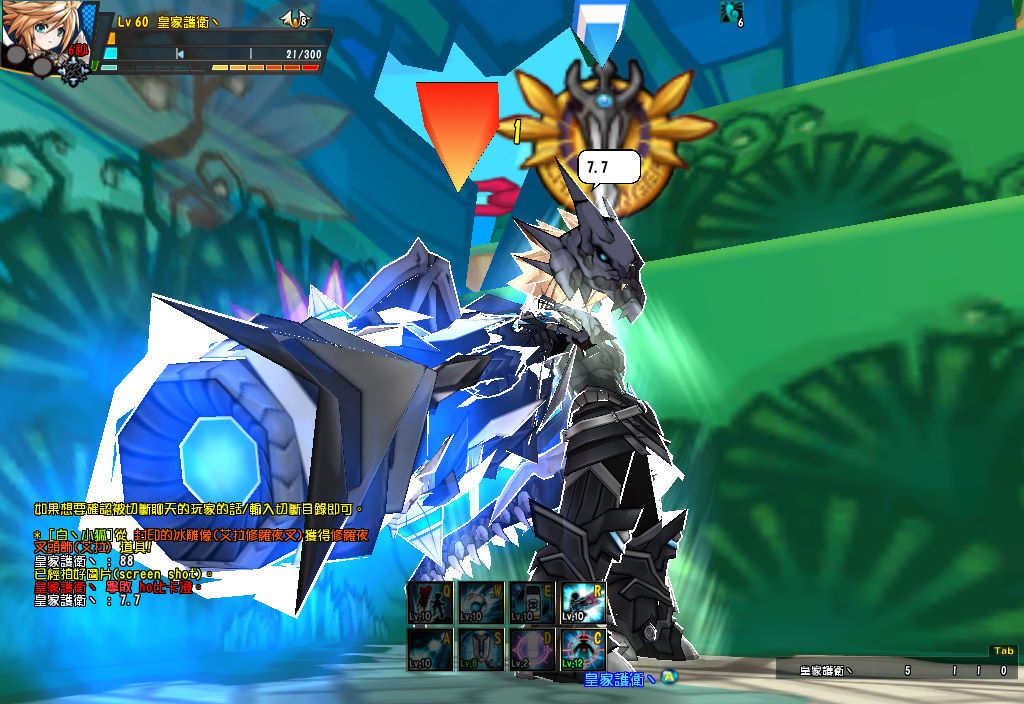The width and height of the screenshot is (1024, 704).
Task: Activate the purple D skill
Action: pos(533,649)
